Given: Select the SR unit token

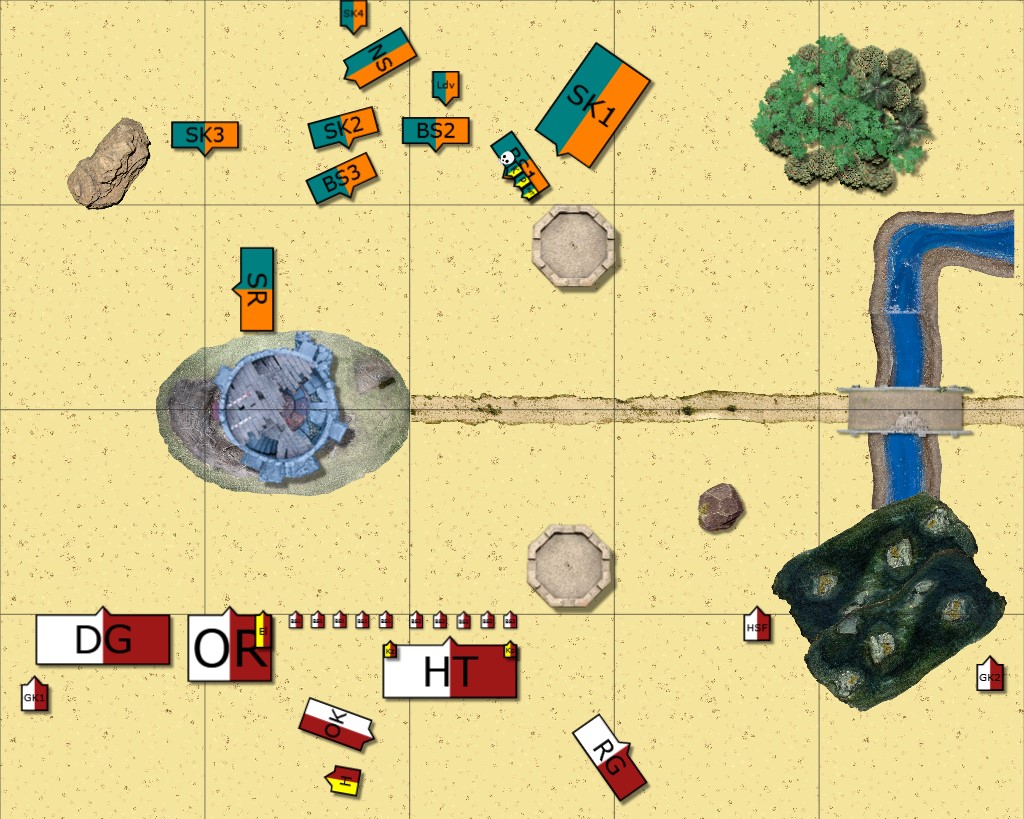Looking at the screenshot, I should pos(257,289).
